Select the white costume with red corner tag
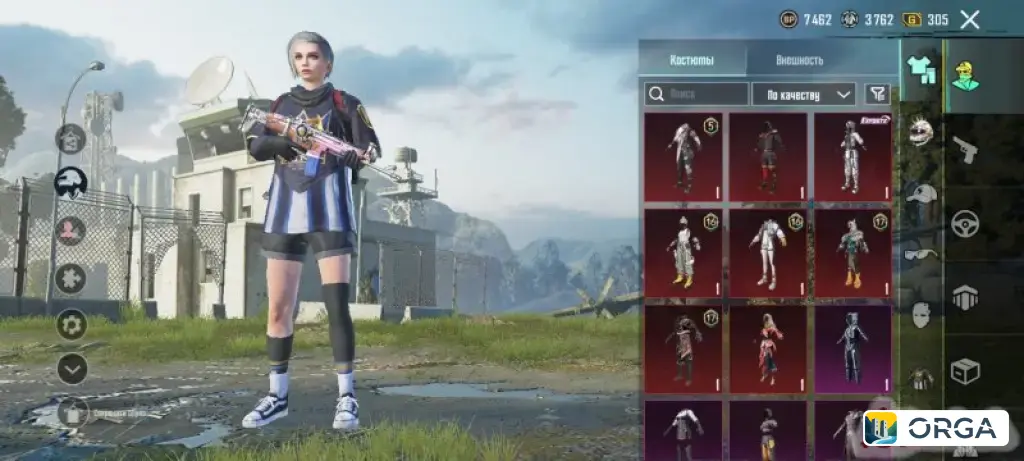The height and width of the screenshot is (461, 1024). (852, 156)
